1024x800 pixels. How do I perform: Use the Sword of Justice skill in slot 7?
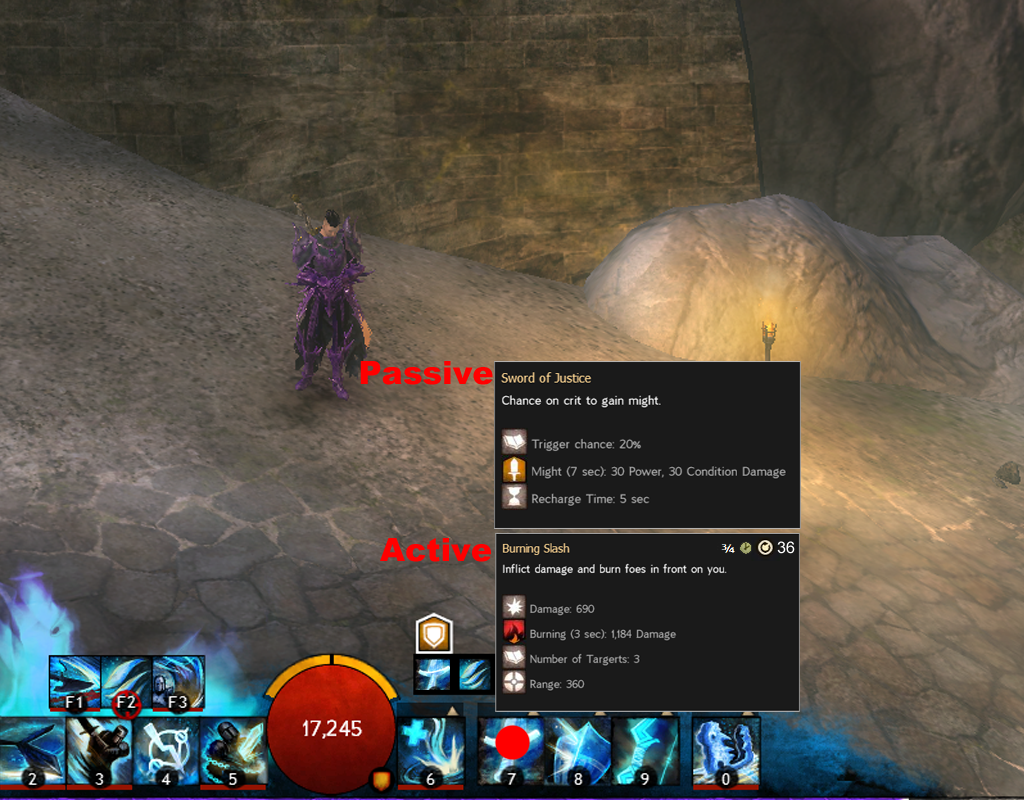click(x=511, y=751)
